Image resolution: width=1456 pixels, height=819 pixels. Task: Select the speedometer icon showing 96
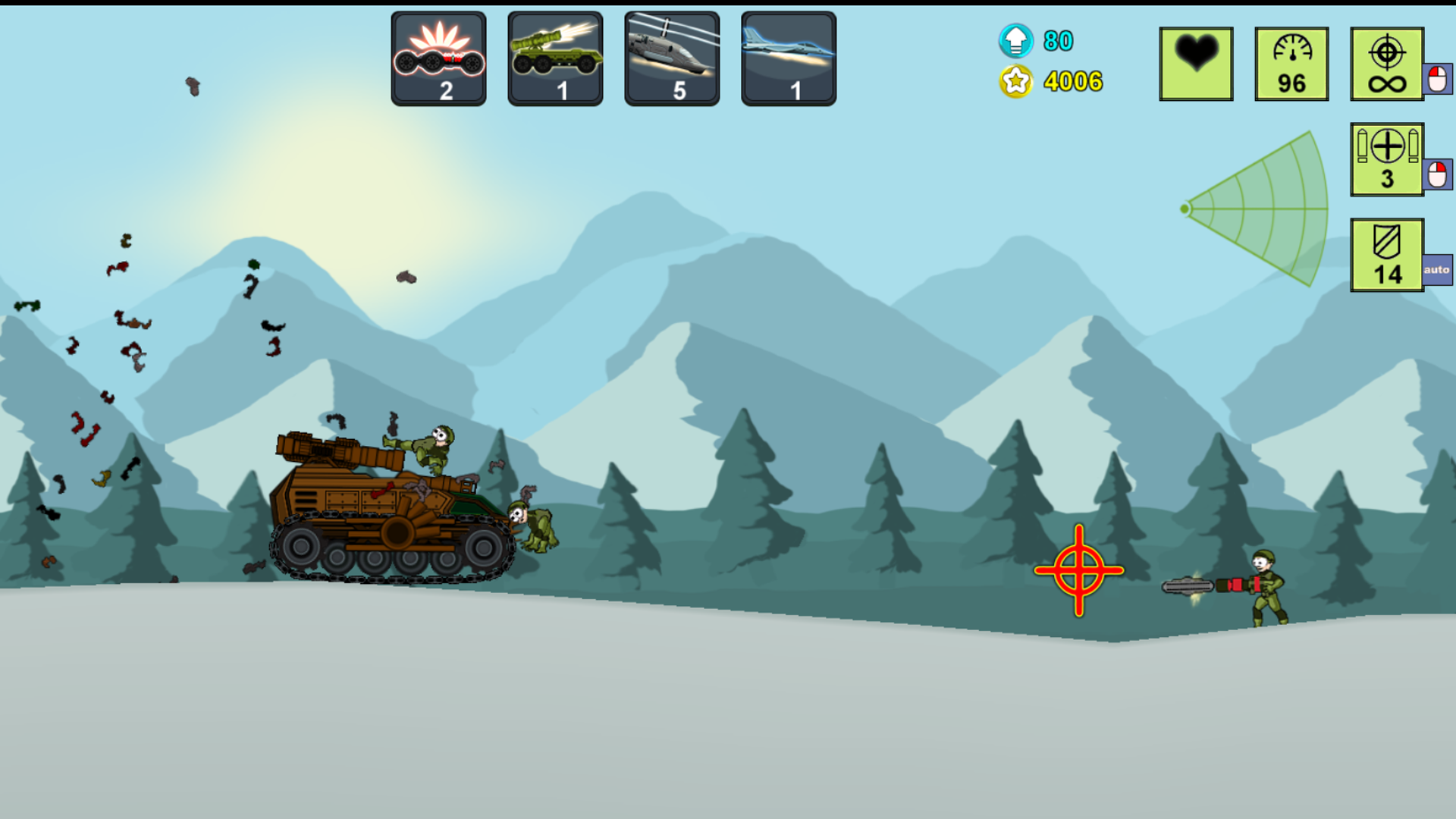[x=1291, y=62]
